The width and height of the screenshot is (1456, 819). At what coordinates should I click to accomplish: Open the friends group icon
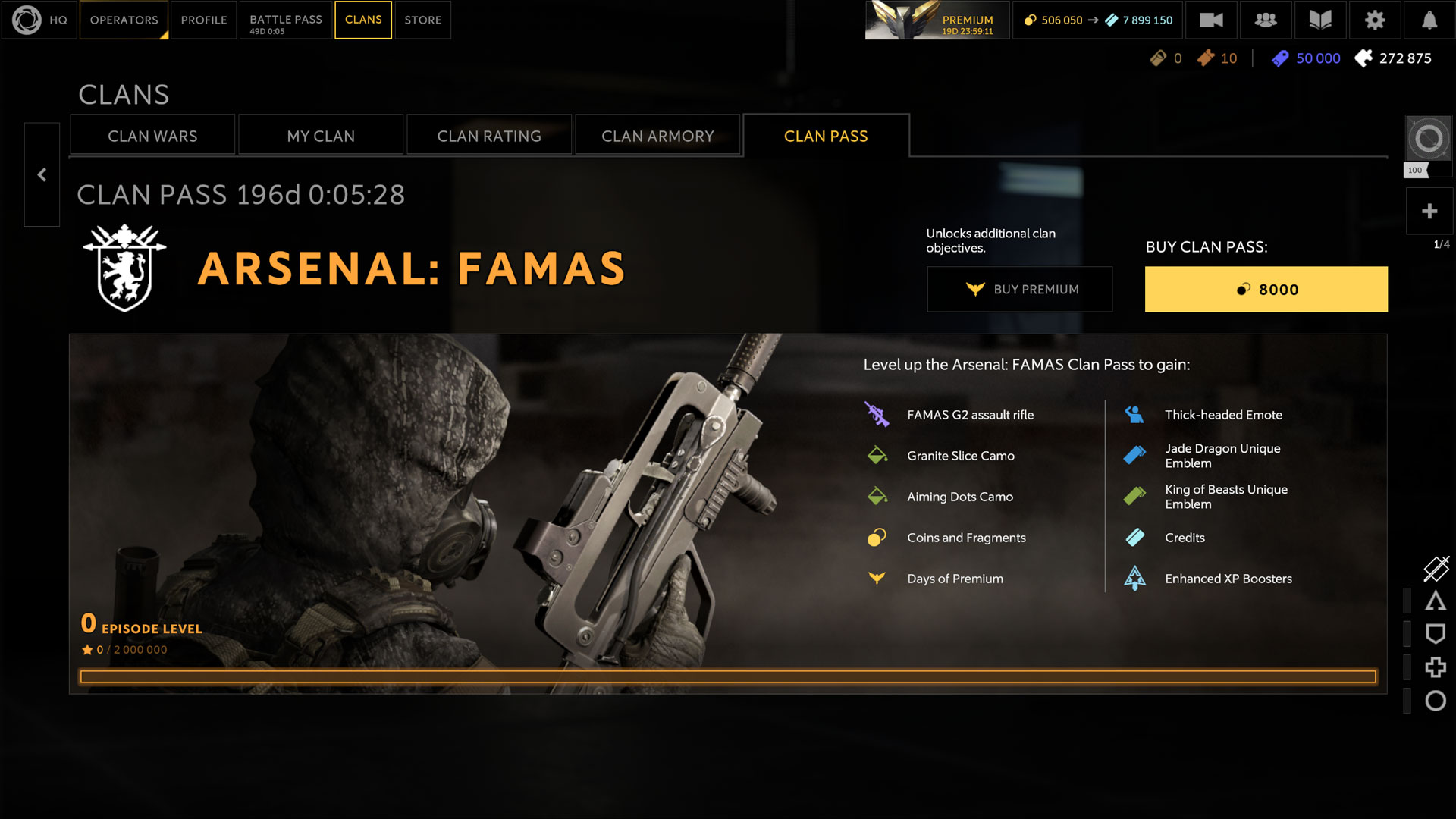(x=1265, y=20)
